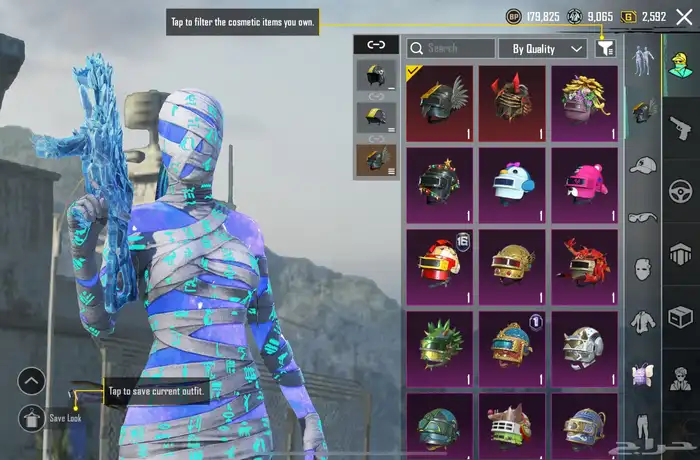
Task: Toggle the owned cosmetics filter funnel icon
Action: pos(605,48)
